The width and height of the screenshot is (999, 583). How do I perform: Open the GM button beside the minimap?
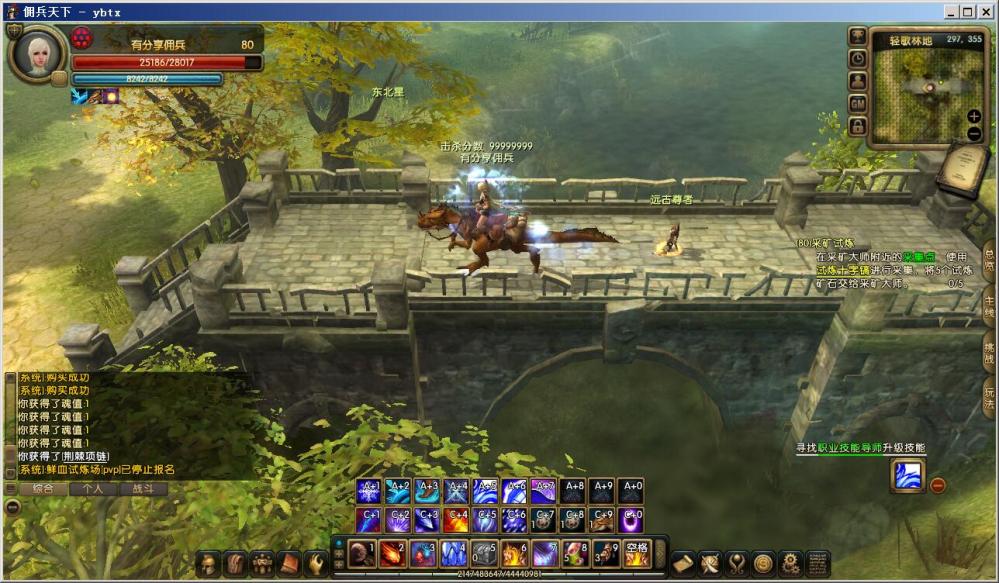[857, 103]
